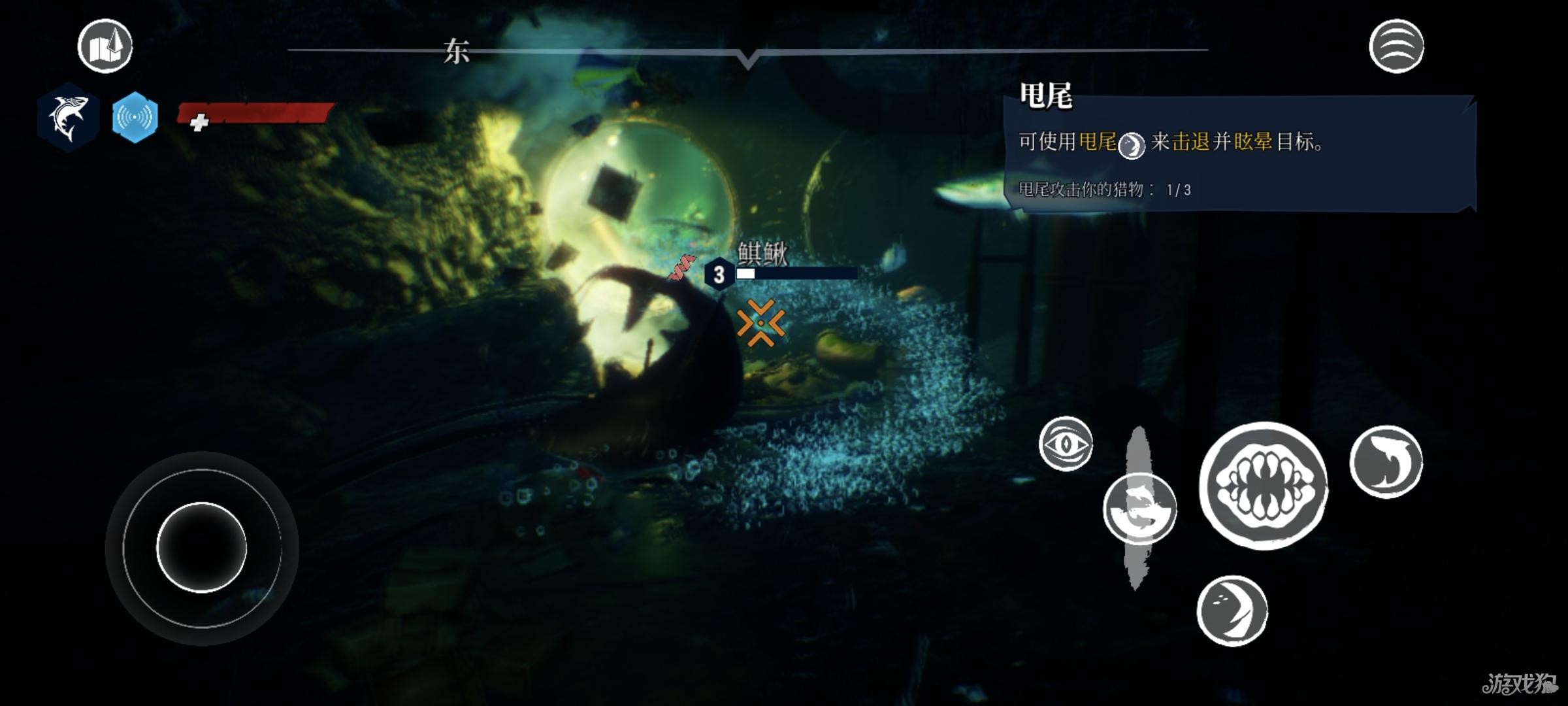Tap the twin fish dodge button
Screen dimensions: 1568x706
1139,509
